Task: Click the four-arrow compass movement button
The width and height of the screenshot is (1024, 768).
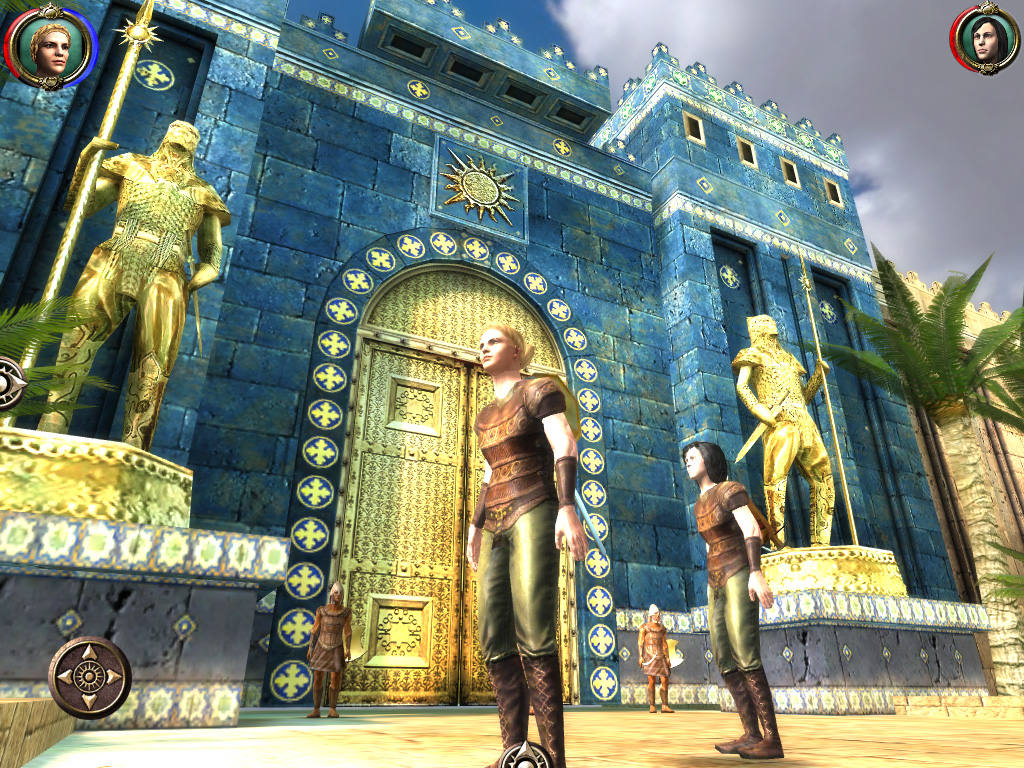Action: [x=89, y=677]
